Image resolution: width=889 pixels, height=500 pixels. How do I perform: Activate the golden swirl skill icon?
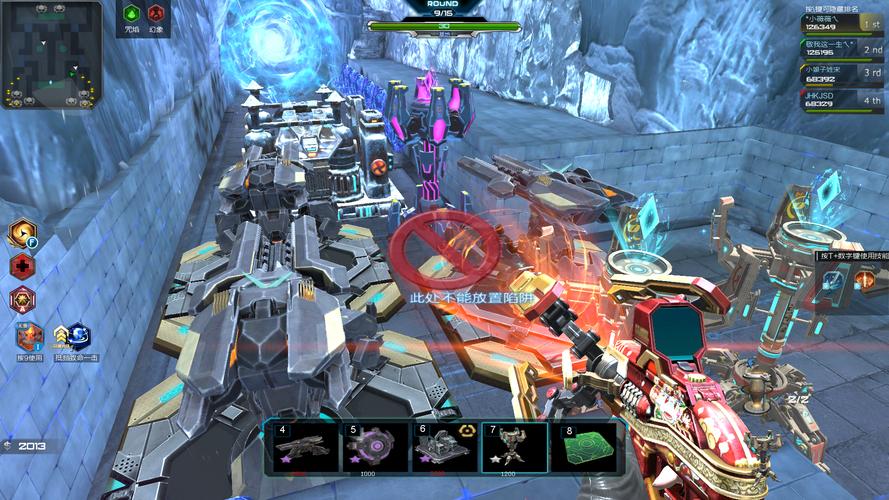click(22, 234)
